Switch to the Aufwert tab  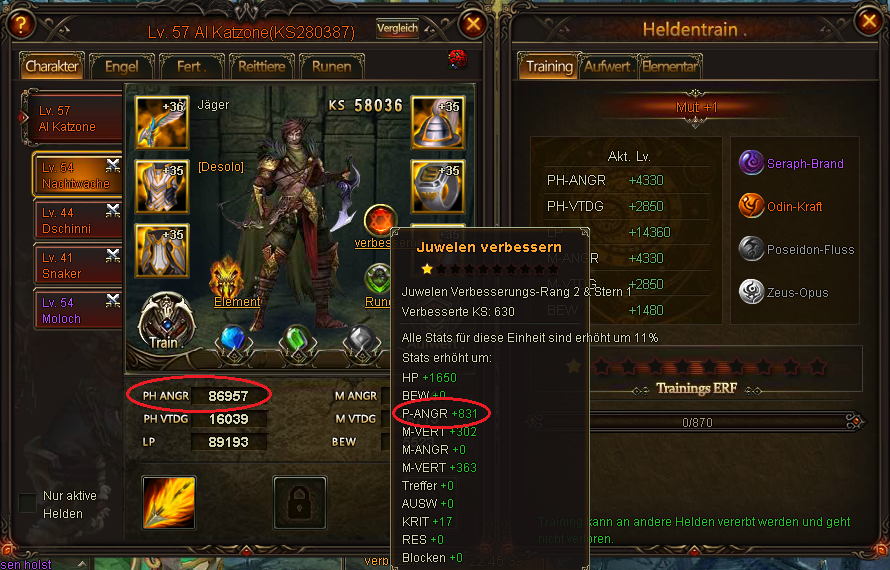click(x=607, y=67)
